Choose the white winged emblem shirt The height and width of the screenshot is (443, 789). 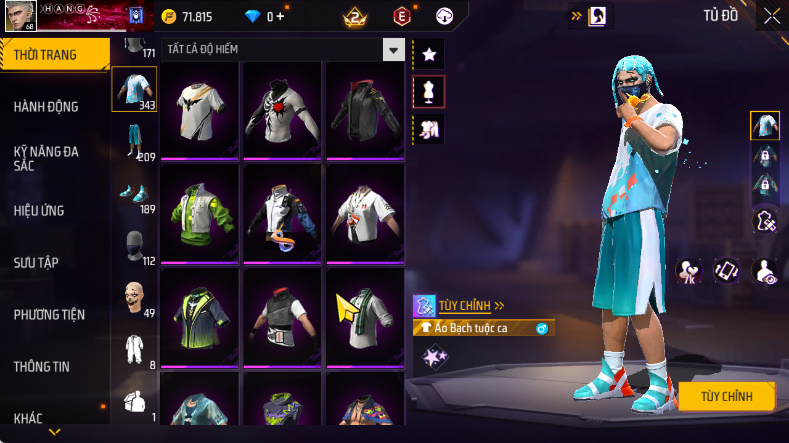pos(199,110)
